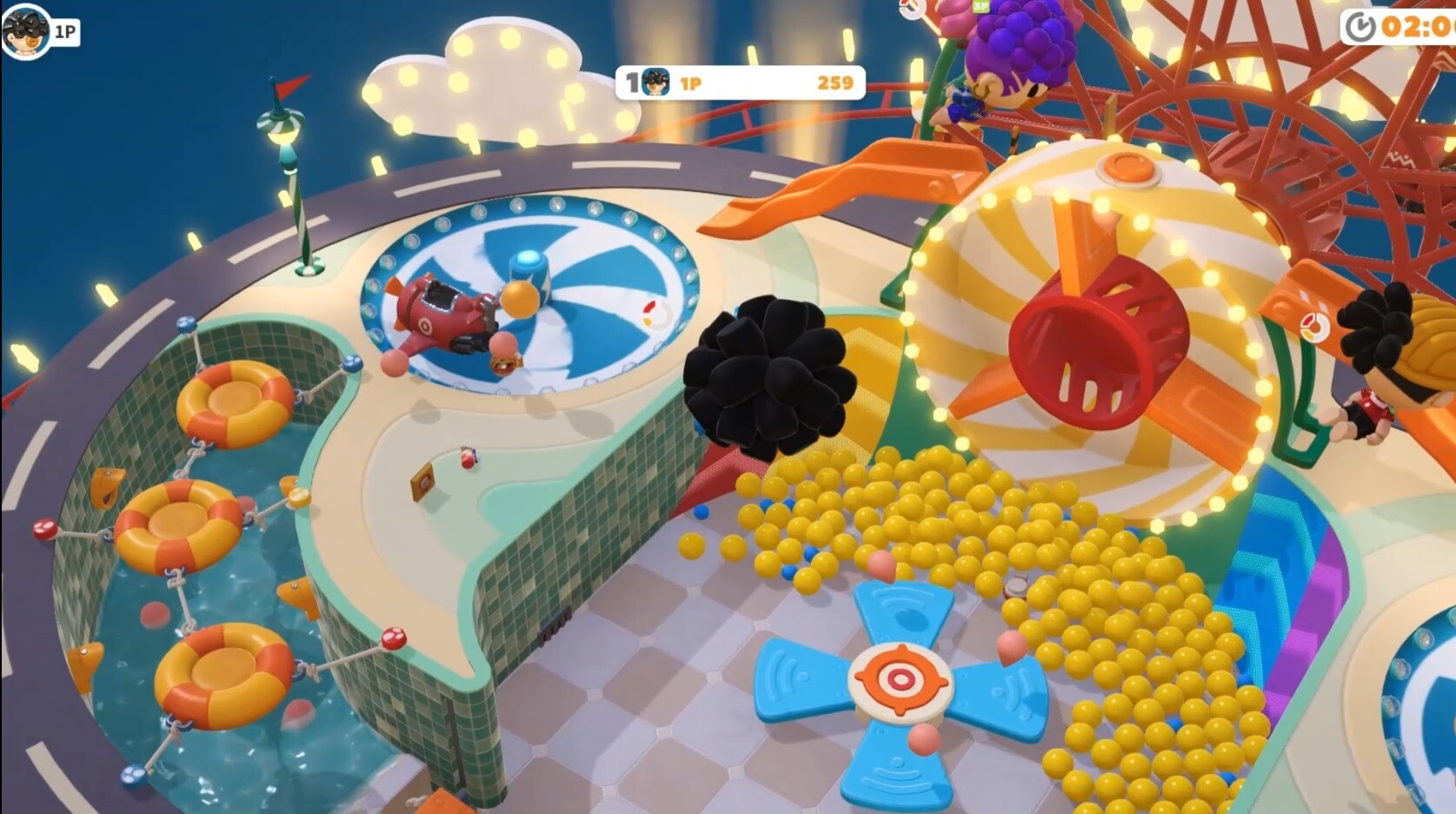Click the 1P avatar inside the score banner

(x=654, y=83)
